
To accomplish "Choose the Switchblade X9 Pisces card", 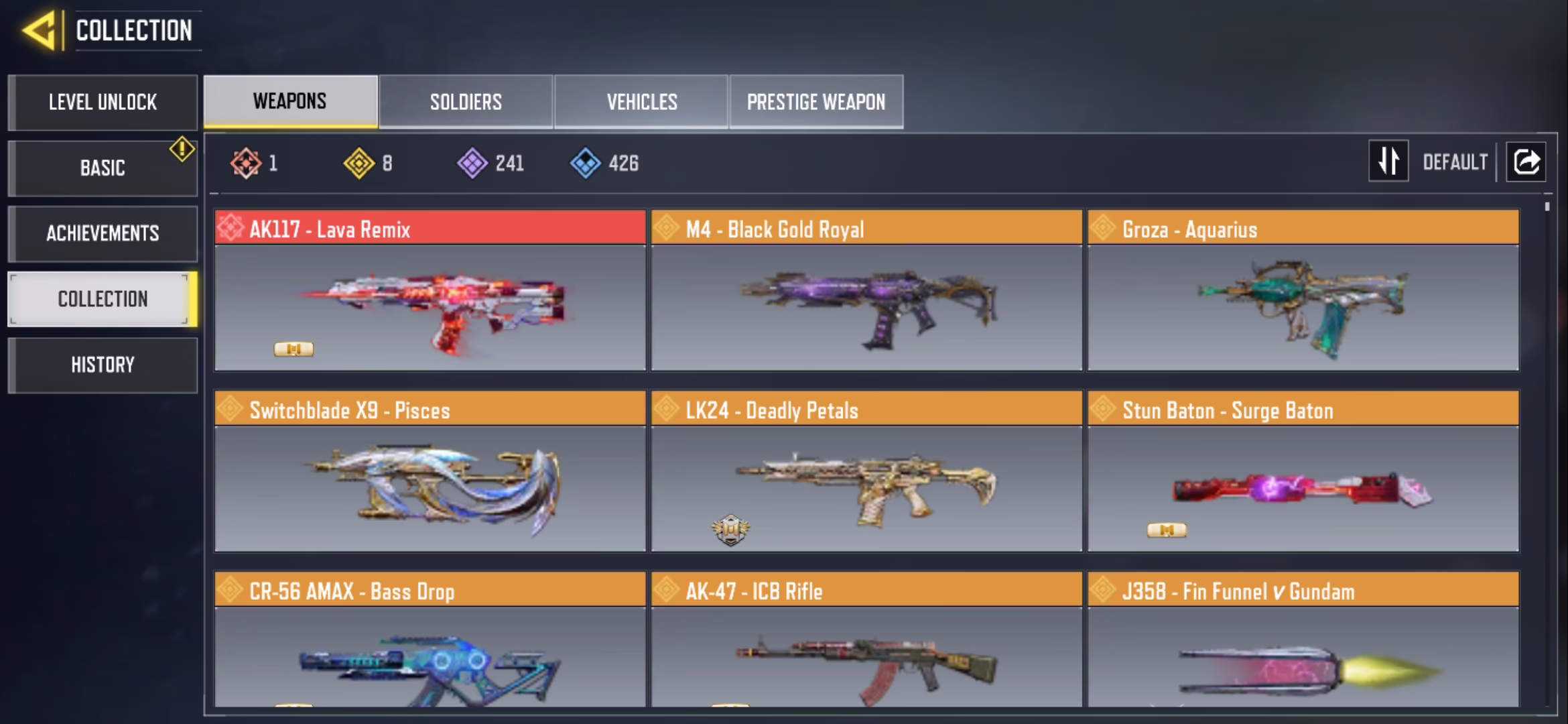I will (430, 473).
